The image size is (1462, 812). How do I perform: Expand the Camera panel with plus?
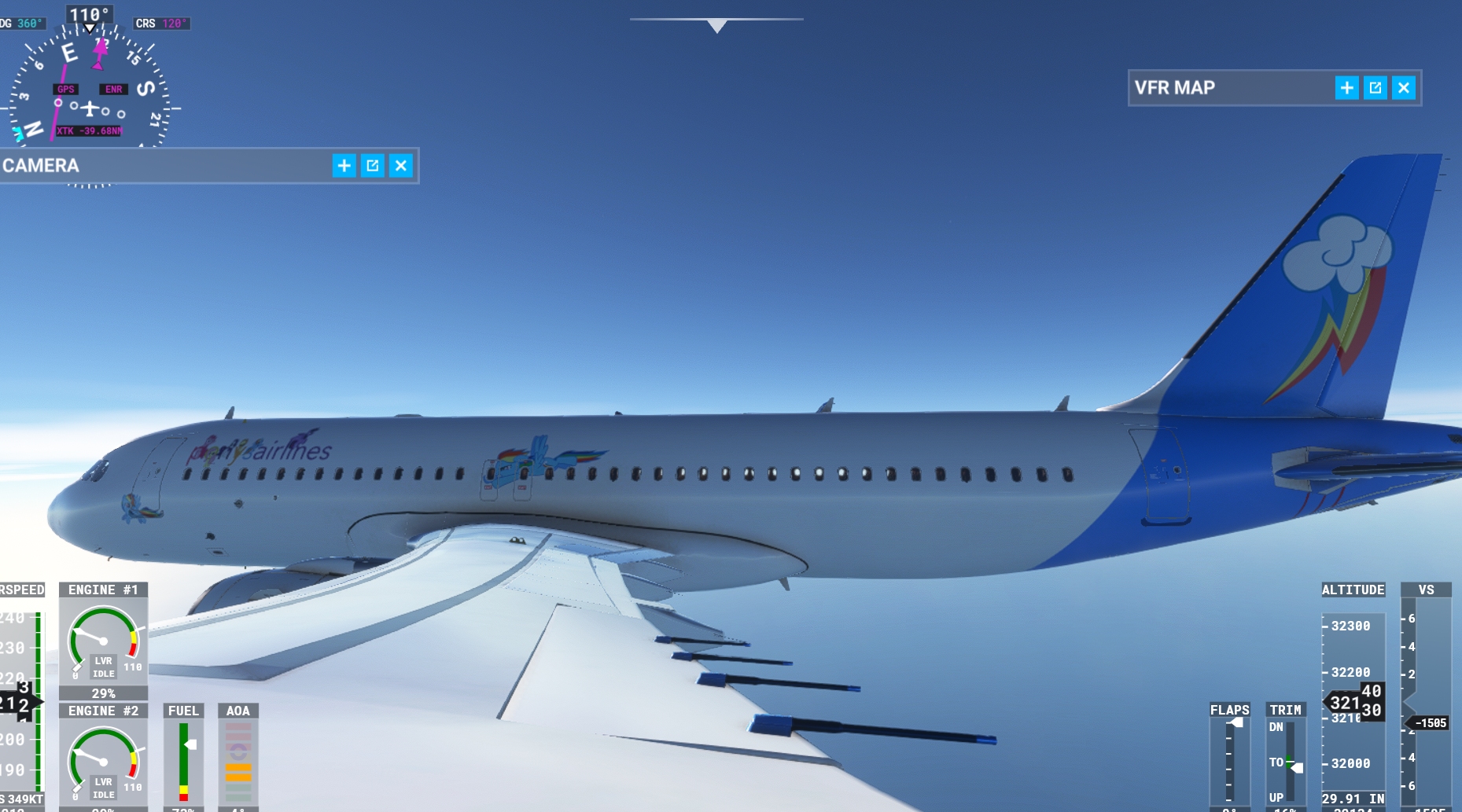tap(344, 166)
